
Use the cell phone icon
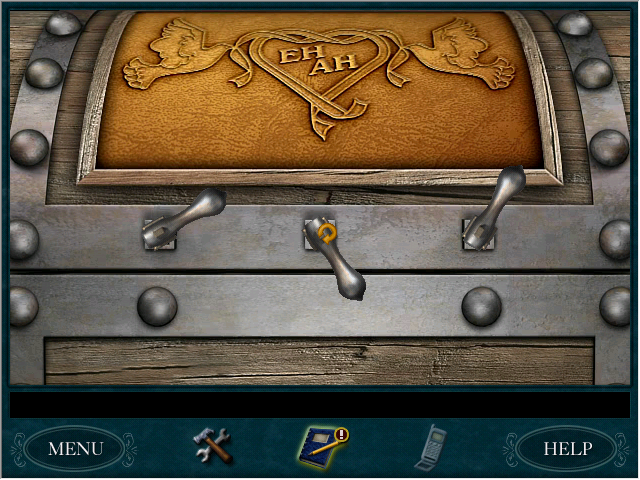(431, 446)
